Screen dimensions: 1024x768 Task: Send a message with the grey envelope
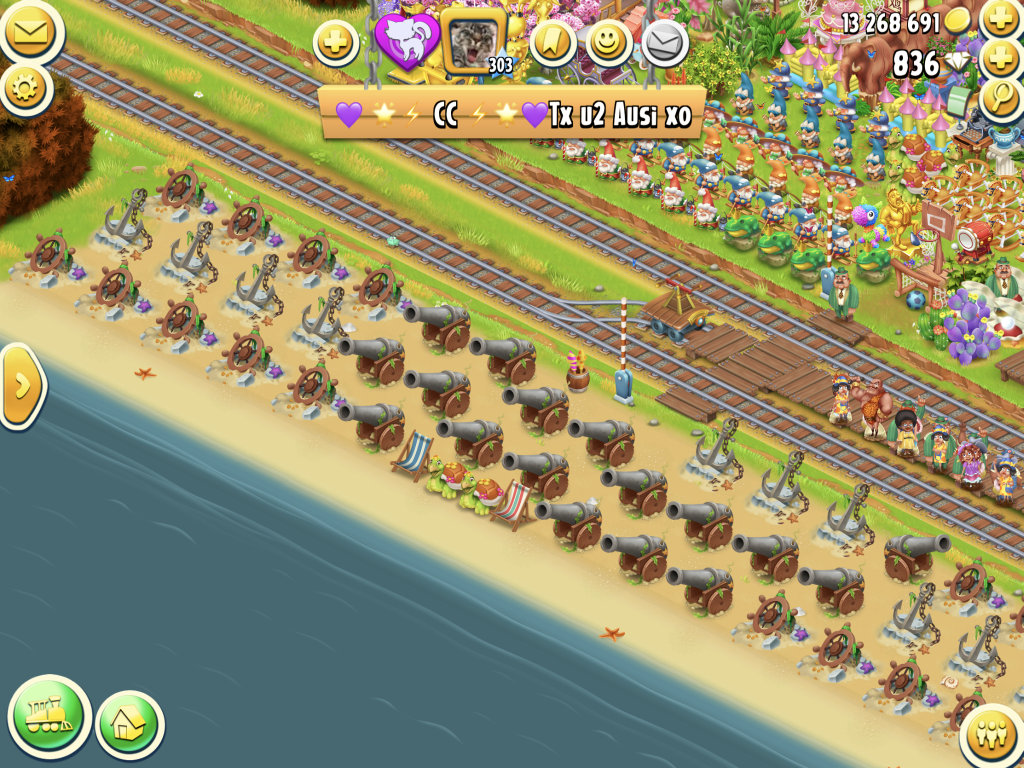point(664,42)
